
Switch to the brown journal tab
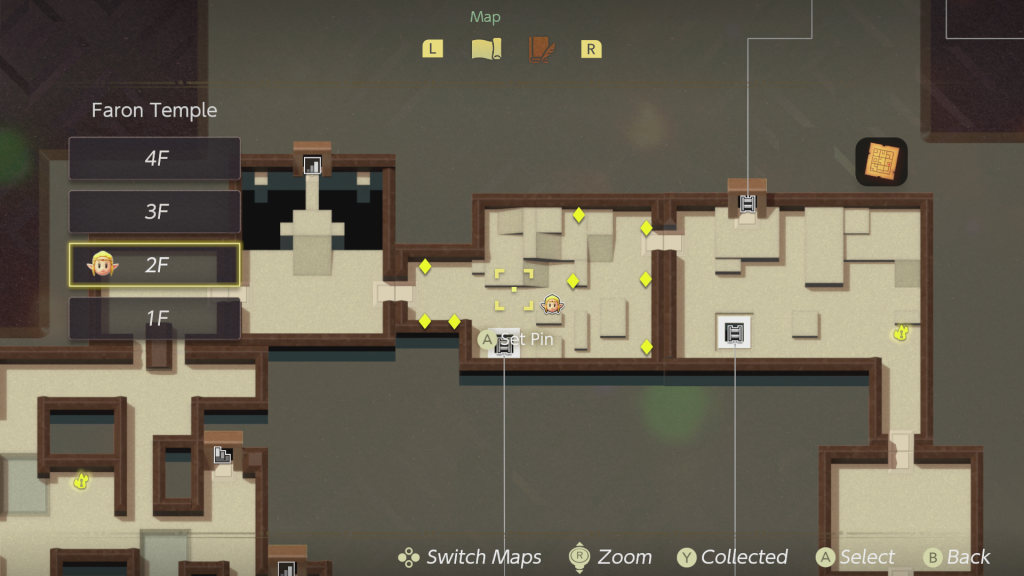point(541,49)
